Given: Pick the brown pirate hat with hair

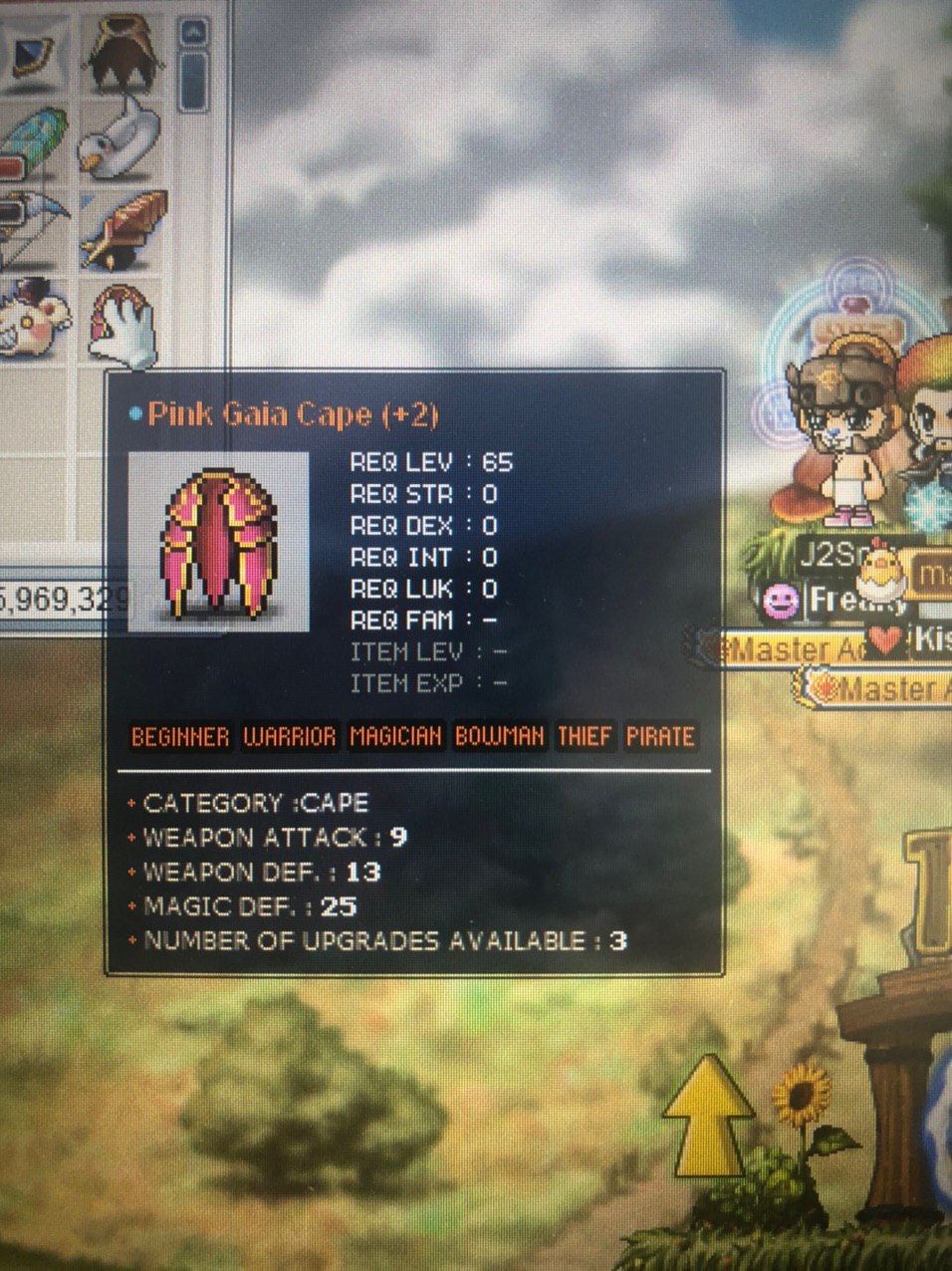Looking at the screenshot, I should pyautogui.click(x=123, y=52).
